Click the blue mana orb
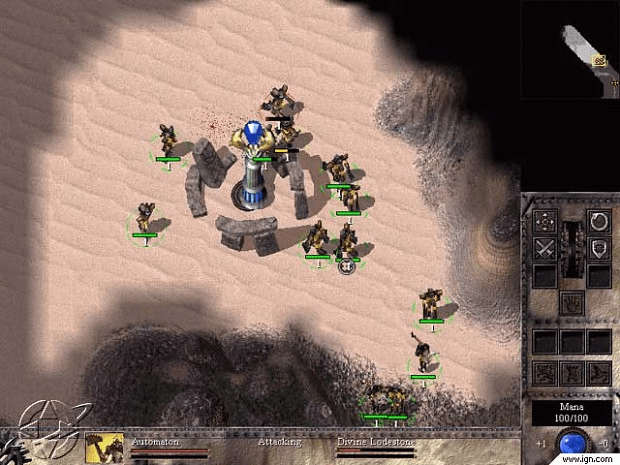The width and height of the screenshot is (620, 465). point(573,443)
